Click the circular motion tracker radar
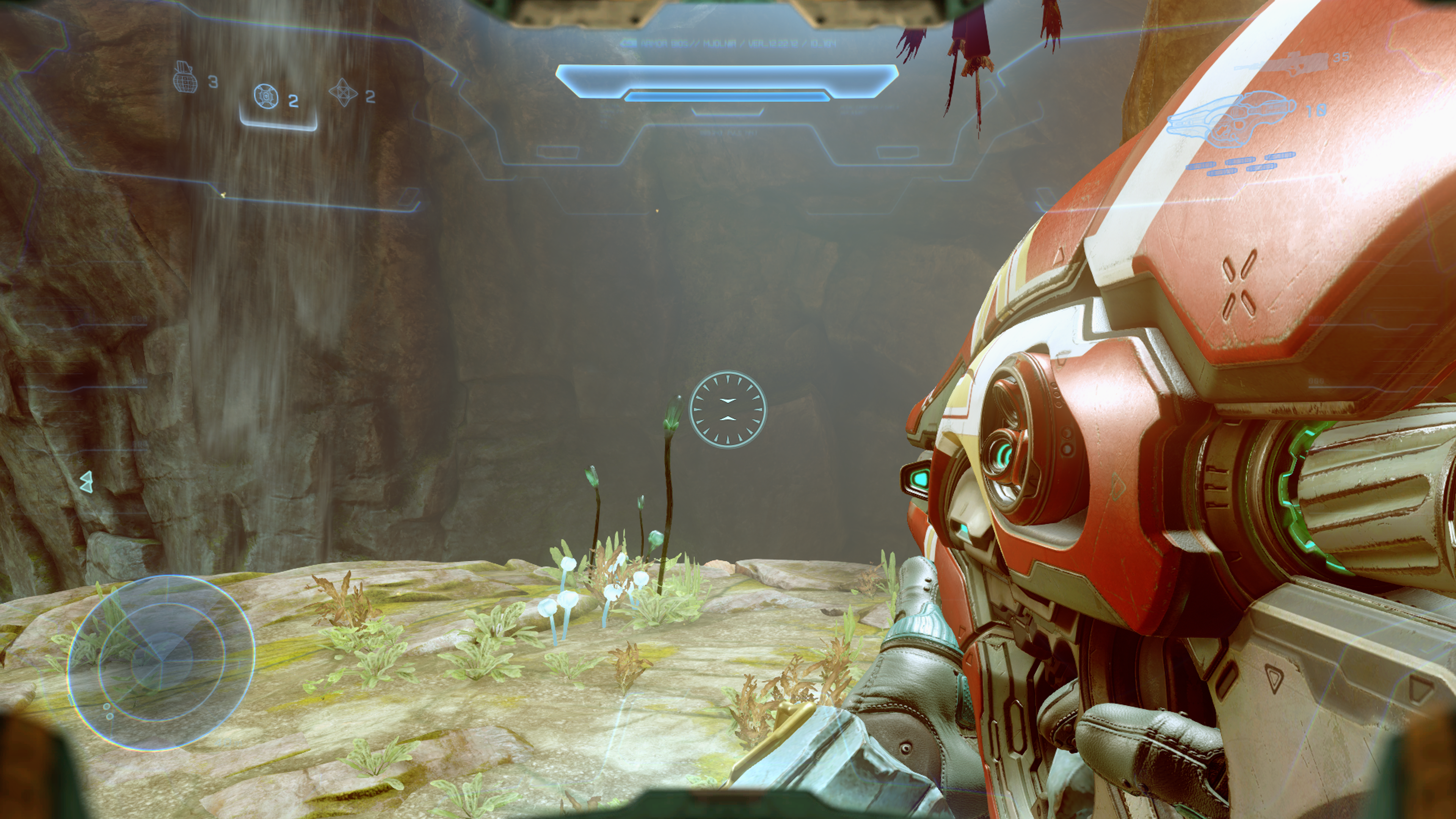Image resolution: width=1456 pixels, height=819 pixels. [161, 662]
